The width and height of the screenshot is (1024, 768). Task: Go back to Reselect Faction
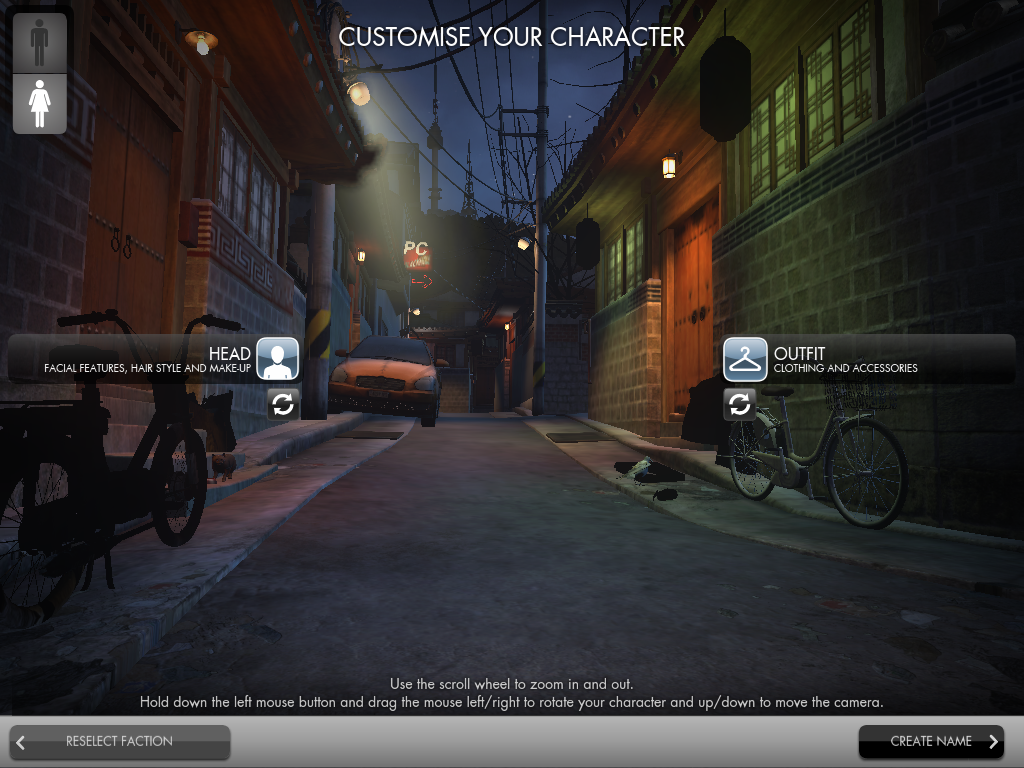tap(120, 742)
